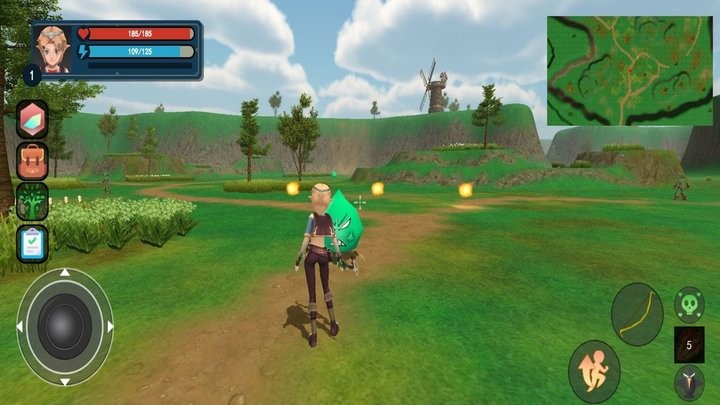Open the pink gem cube menu

(32, 119)
